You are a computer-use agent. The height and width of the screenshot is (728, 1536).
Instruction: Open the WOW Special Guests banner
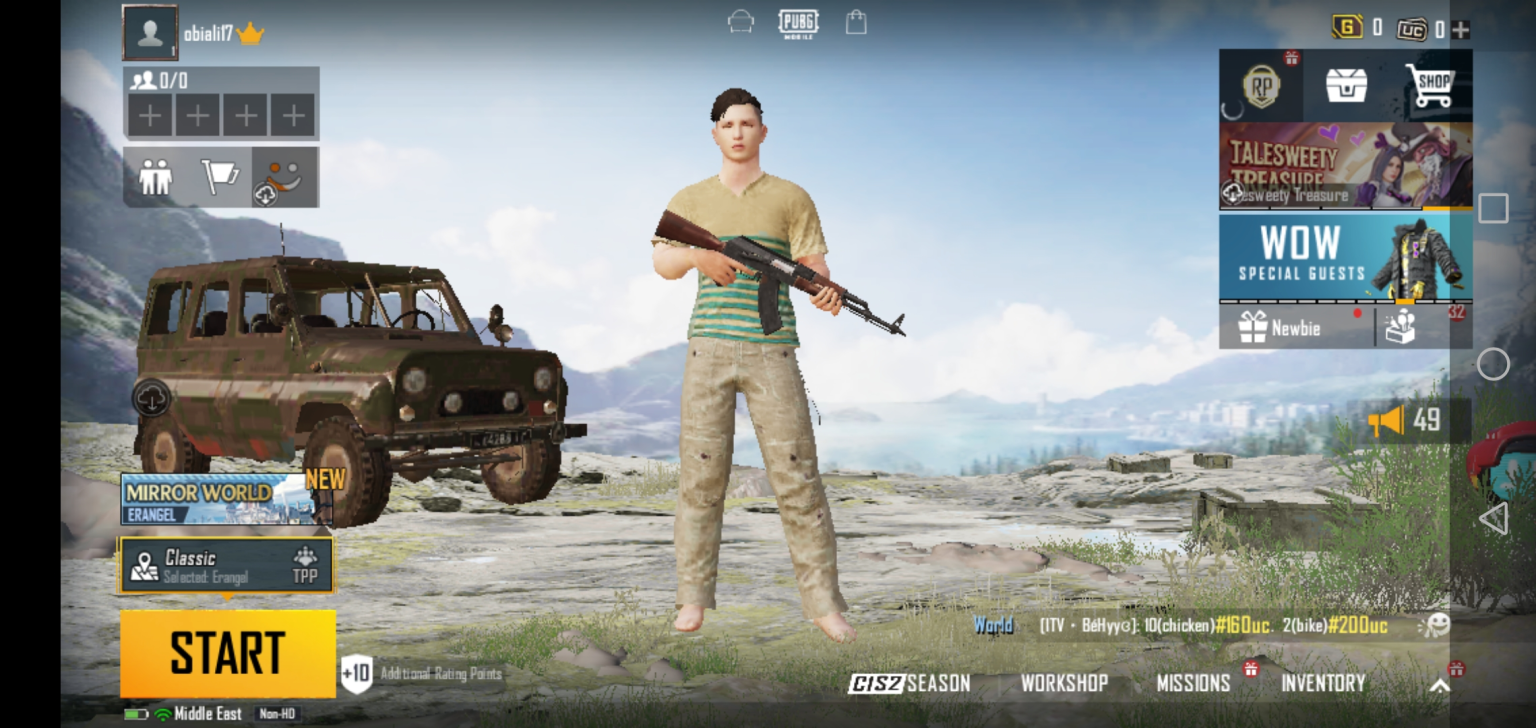(x=1345, y=257)
